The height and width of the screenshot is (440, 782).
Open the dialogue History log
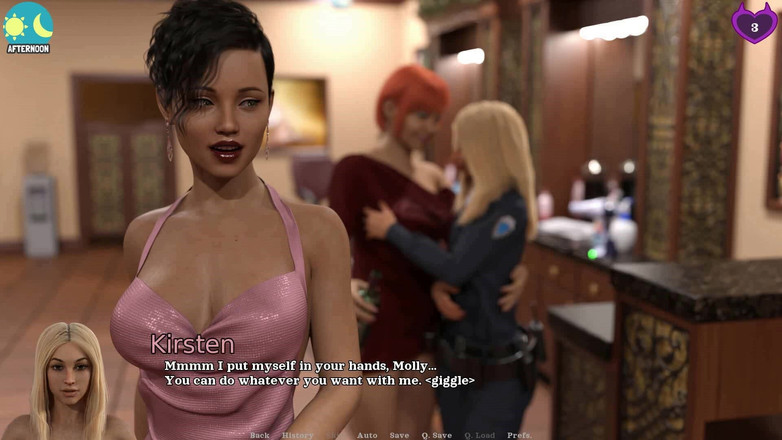pyautogui.click(x=297, y=435)
